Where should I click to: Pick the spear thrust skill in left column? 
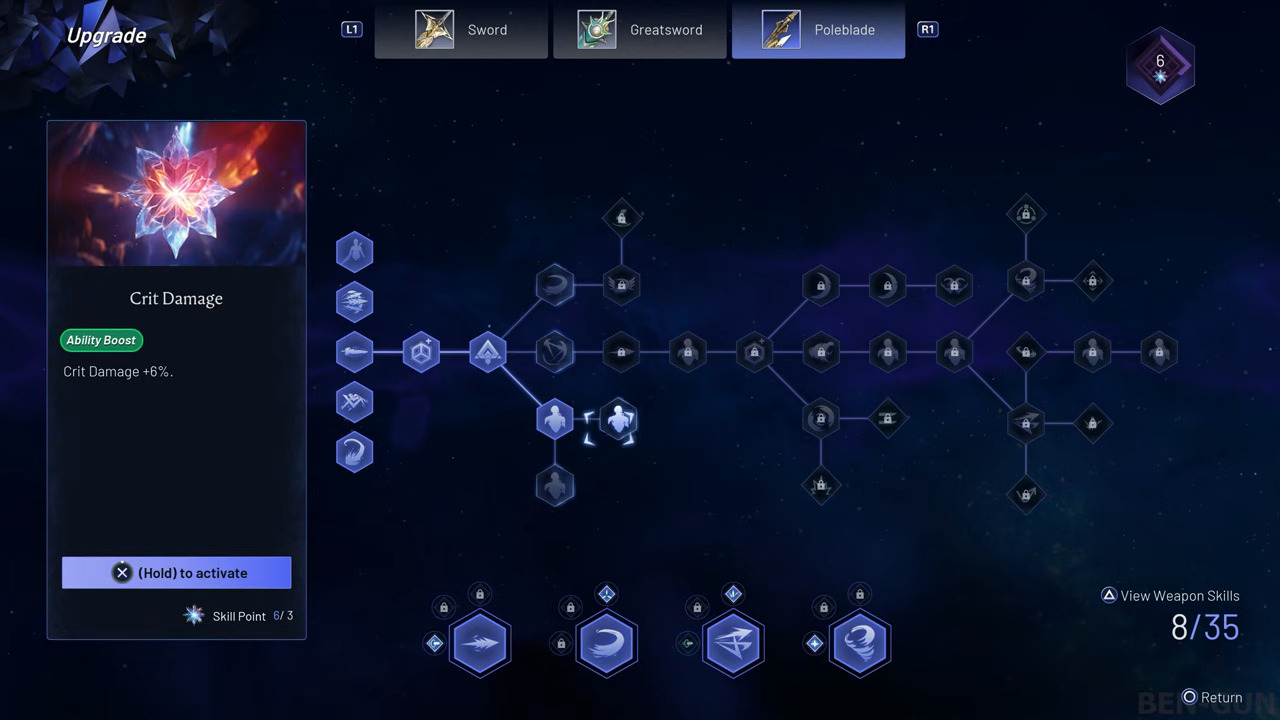pyautogui.click(x=355, y=352)
